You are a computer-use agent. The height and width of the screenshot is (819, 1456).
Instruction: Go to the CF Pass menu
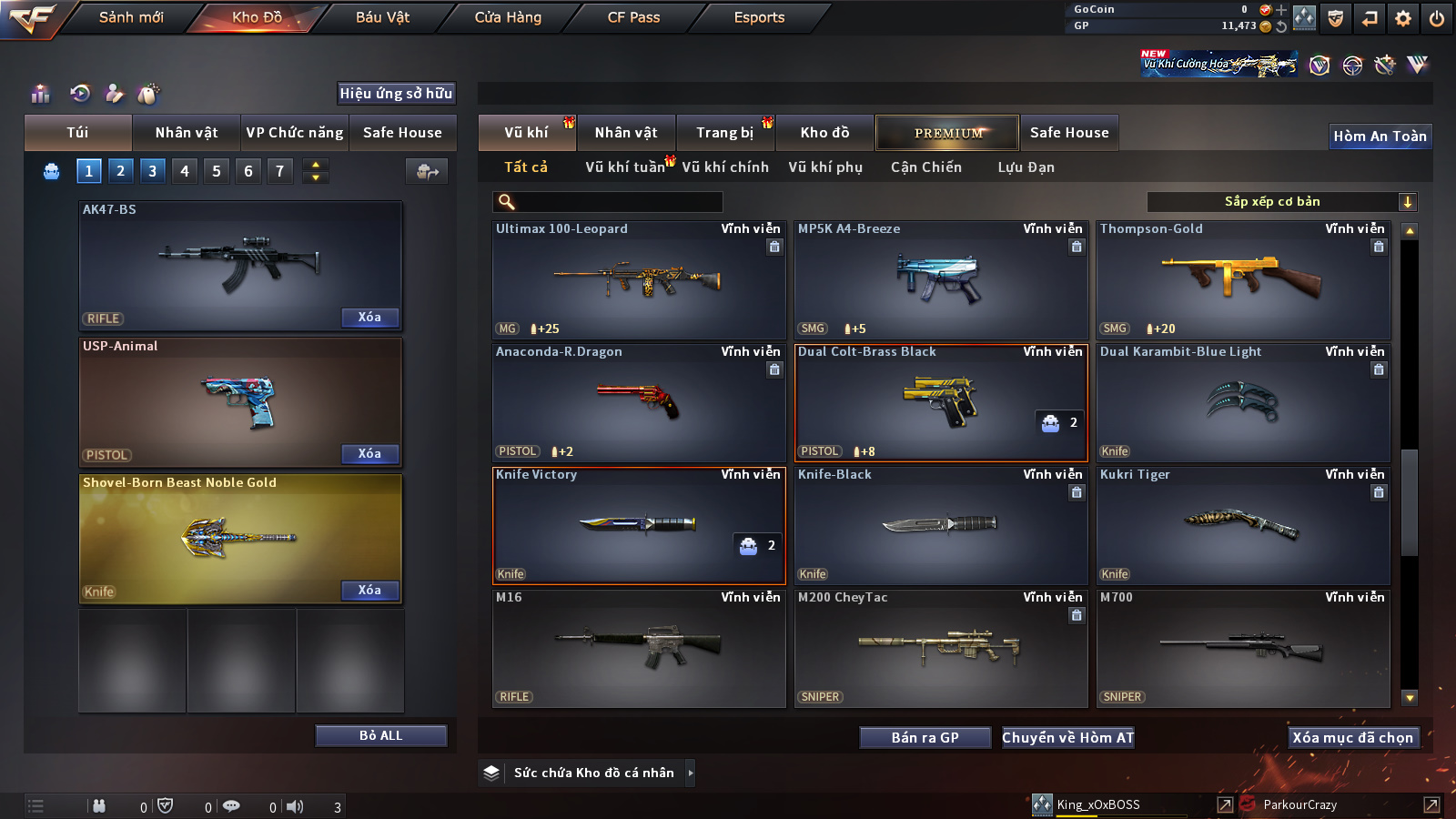pos(633,17)
